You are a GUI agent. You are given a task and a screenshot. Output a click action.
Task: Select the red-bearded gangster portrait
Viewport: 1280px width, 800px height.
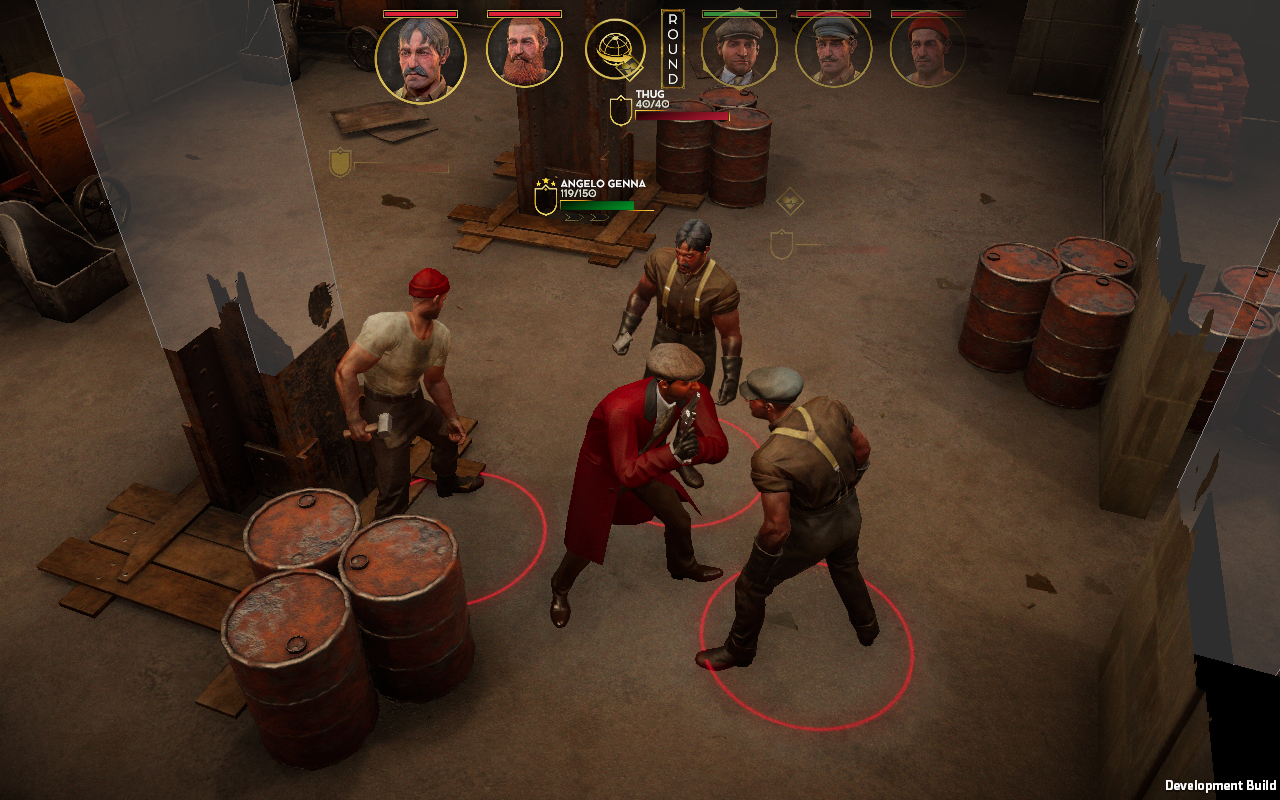point(524,49)
